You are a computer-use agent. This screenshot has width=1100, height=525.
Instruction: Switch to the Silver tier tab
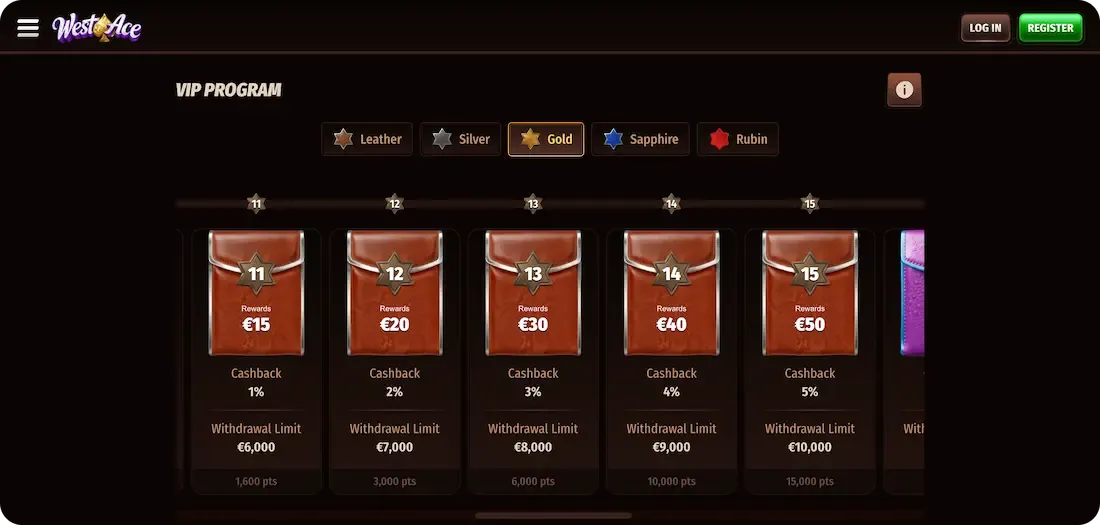coord(461,139)
